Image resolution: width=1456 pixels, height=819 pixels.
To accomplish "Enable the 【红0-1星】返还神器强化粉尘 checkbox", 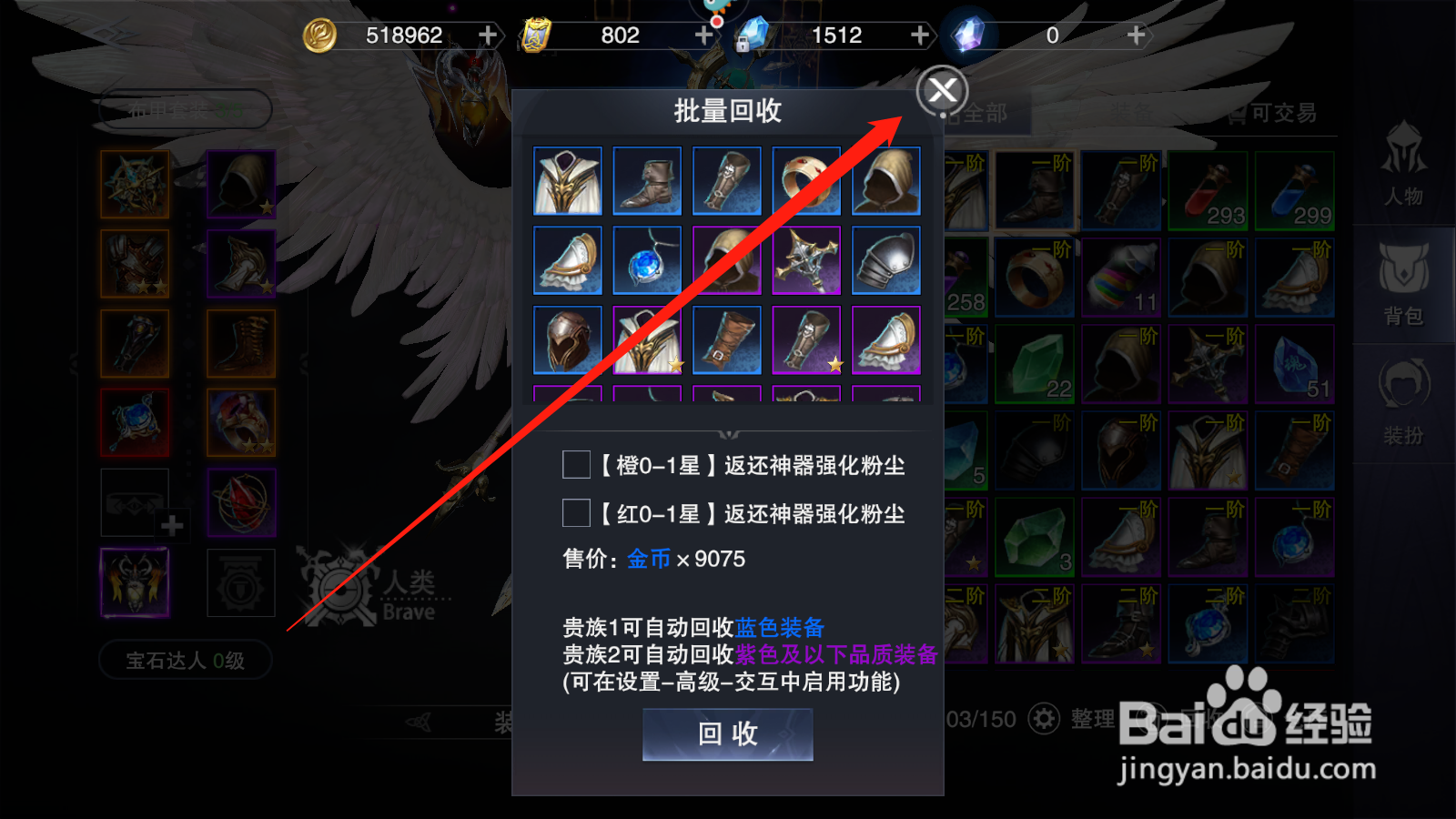I will coord(575,514).
